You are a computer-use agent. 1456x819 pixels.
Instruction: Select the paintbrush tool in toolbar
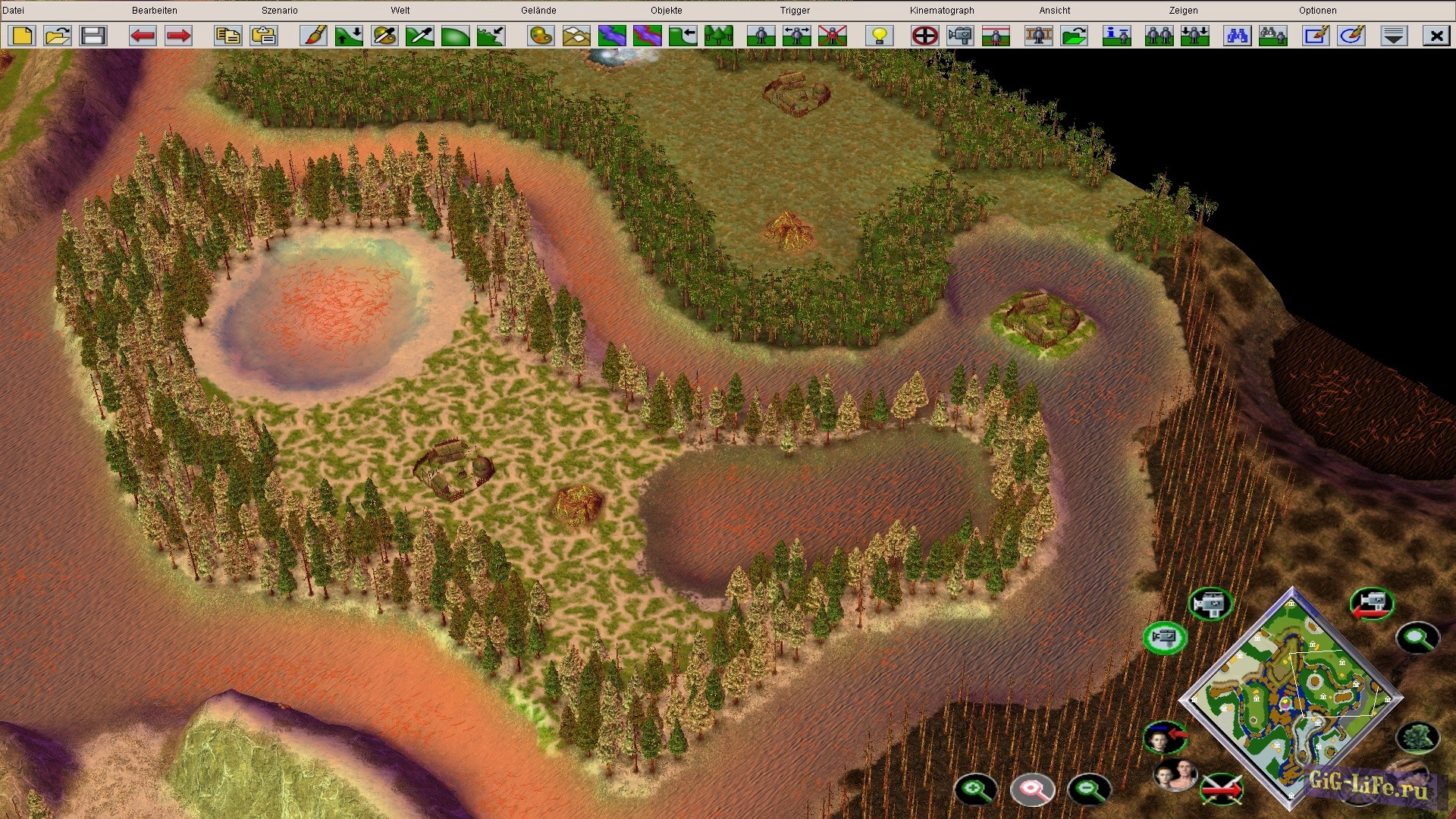coord(313,36)
